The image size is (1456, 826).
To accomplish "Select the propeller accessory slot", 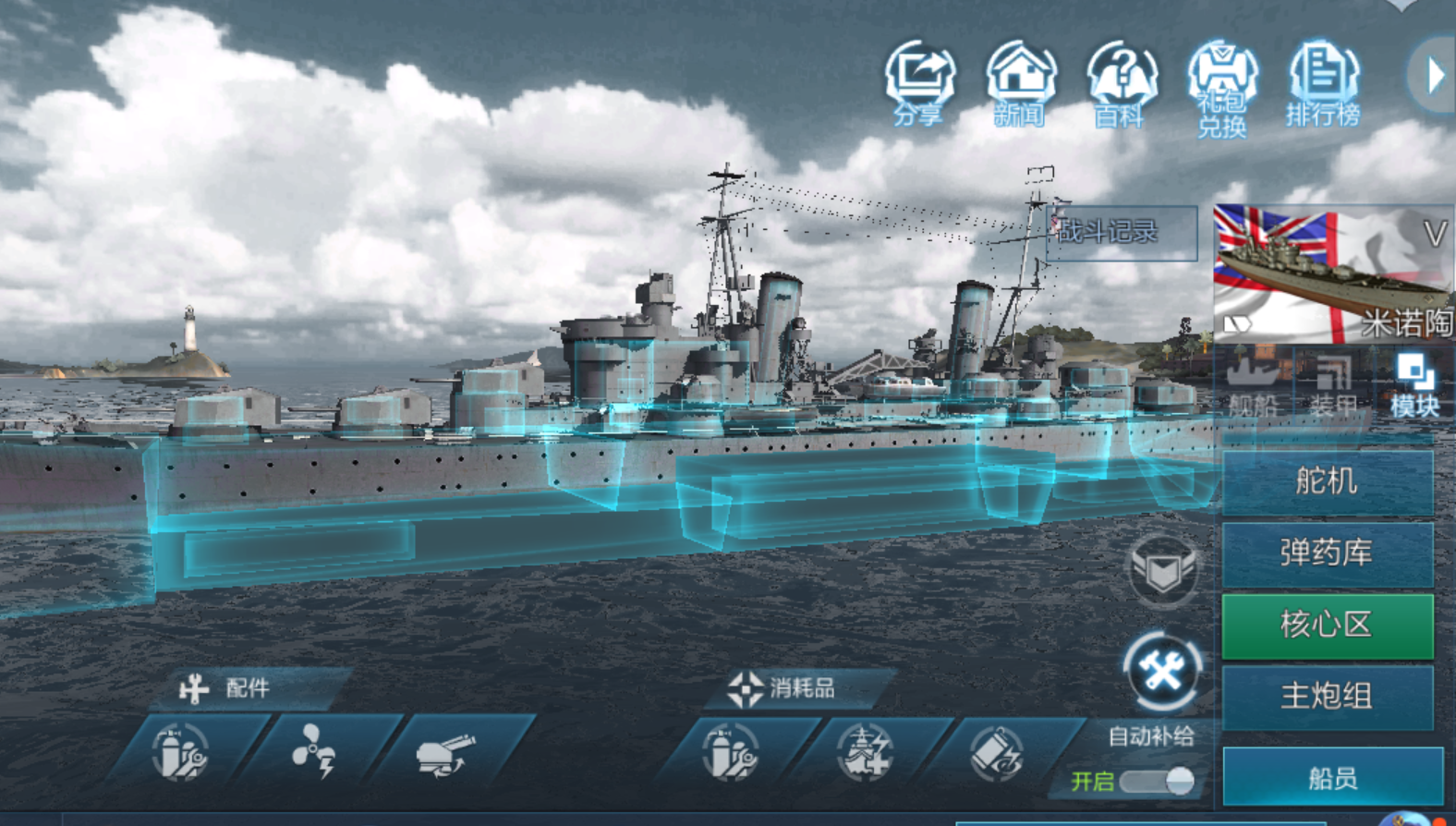I will pyautogui.click(x=314, y=752).
